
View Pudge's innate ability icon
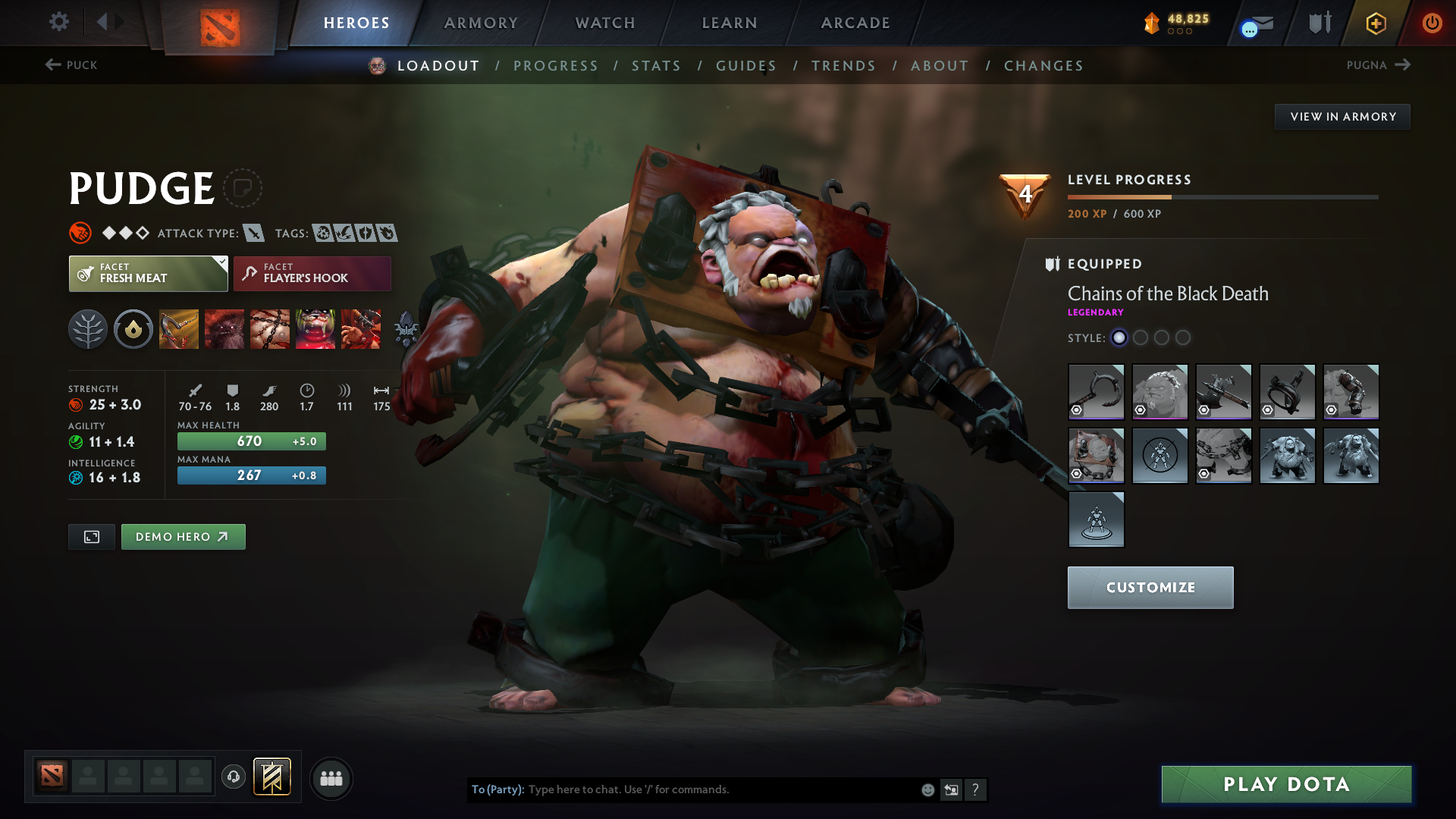(x=133, y=329)
